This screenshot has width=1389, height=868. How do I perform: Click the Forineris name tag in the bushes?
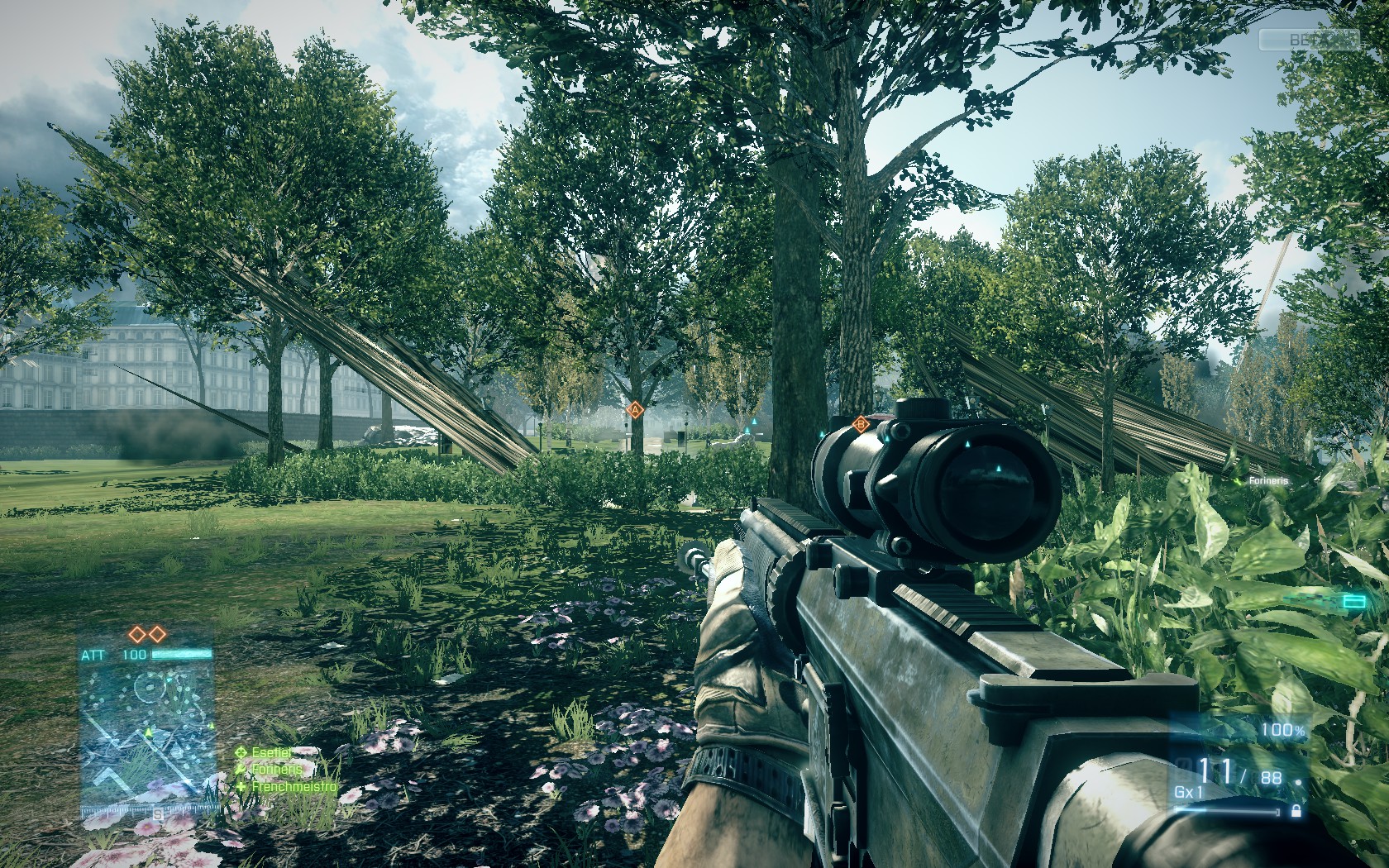[1267, 480]
